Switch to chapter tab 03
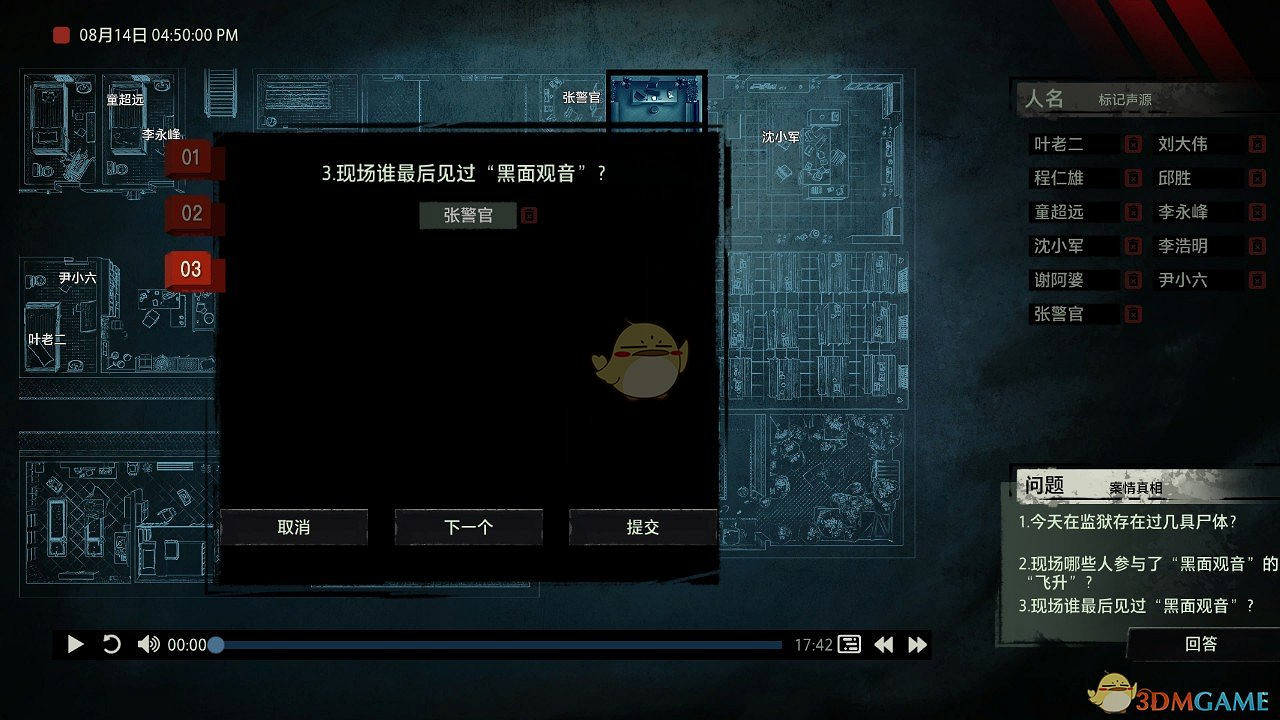1280x720 pixels. (190, 269)
